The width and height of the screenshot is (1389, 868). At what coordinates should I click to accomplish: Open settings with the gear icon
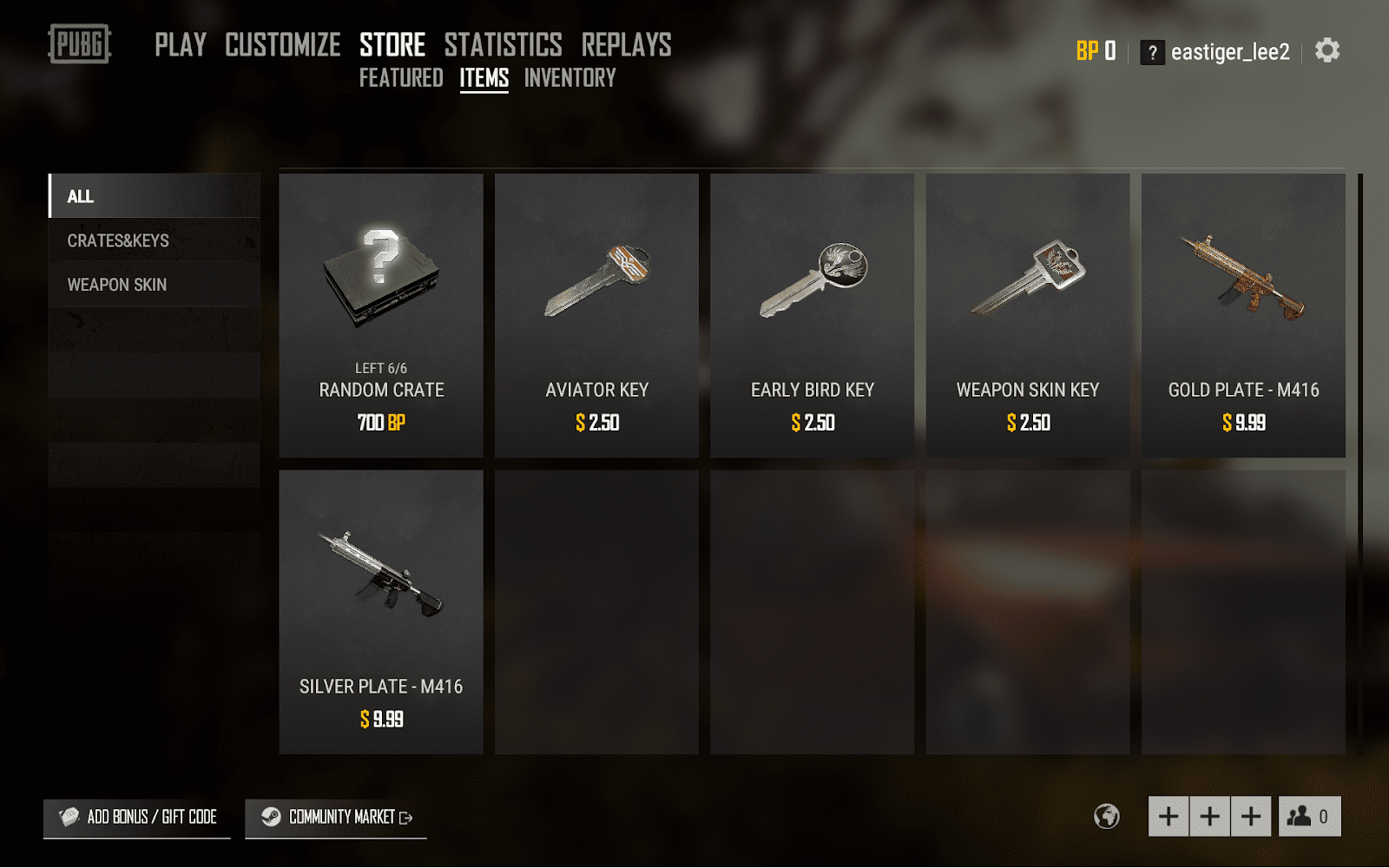click(1326, 51)
